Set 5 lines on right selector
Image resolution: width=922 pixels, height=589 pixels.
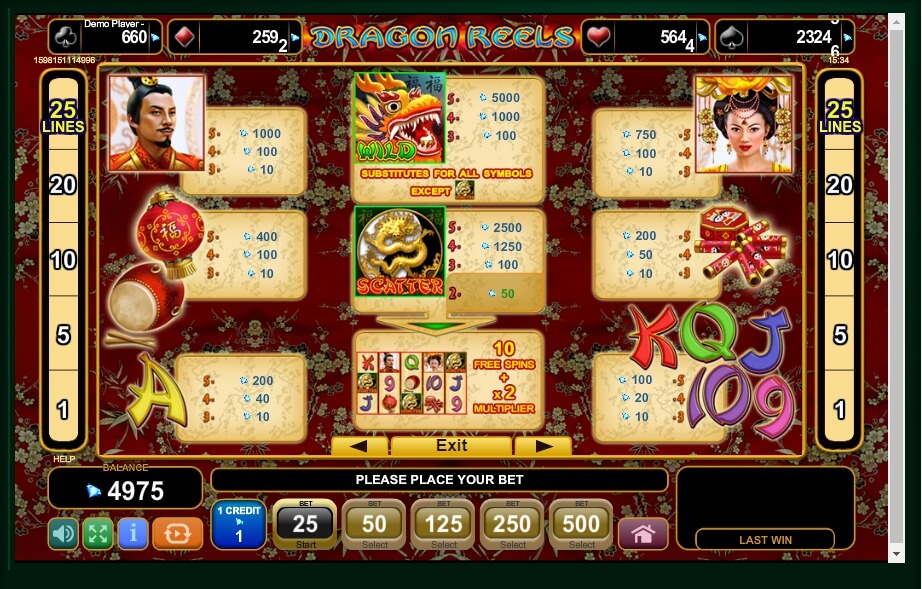coord(840,334)
